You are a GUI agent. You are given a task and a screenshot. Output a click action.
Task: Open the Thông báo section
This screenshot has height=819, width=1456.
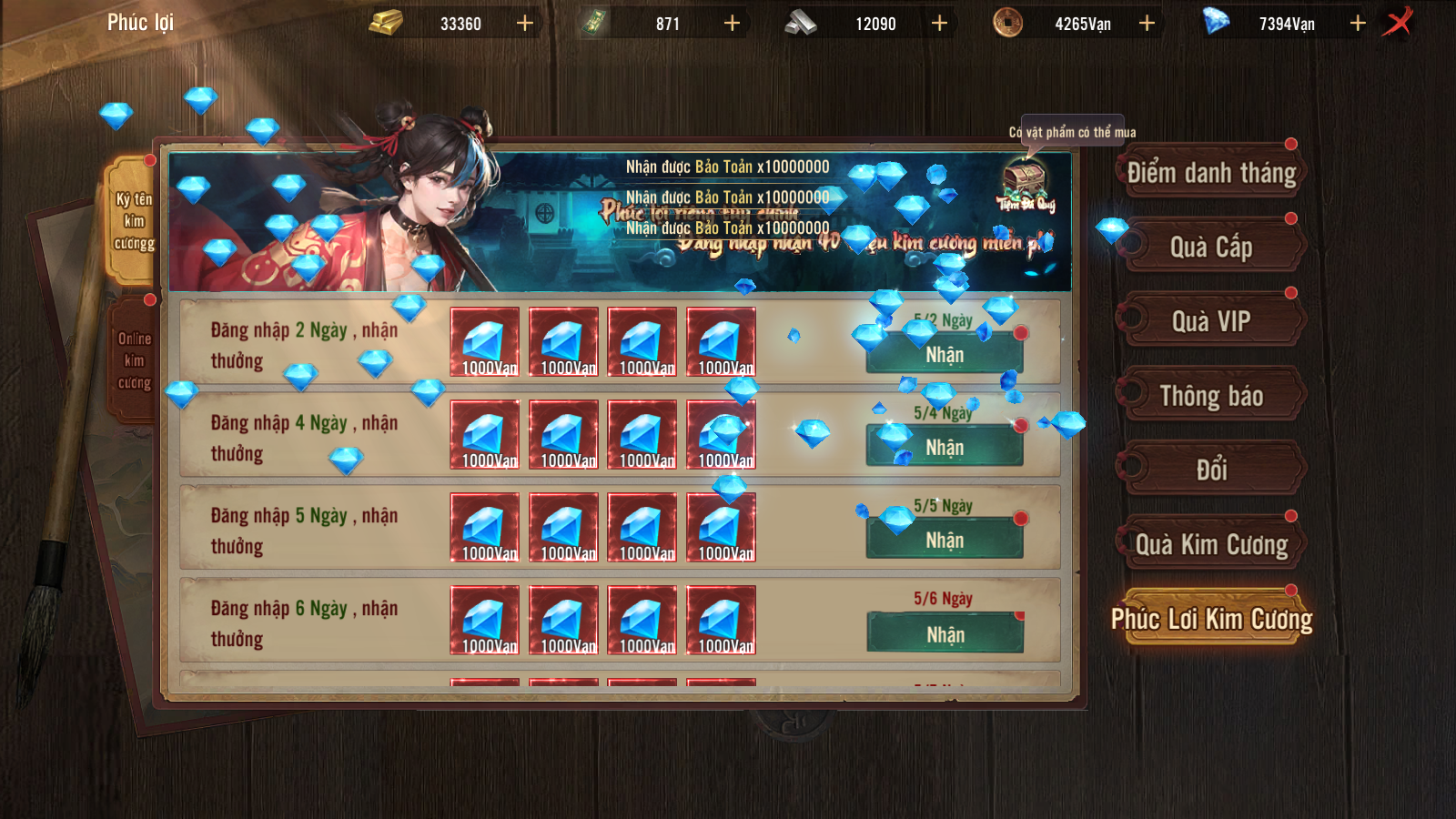tap(1210, 396)
